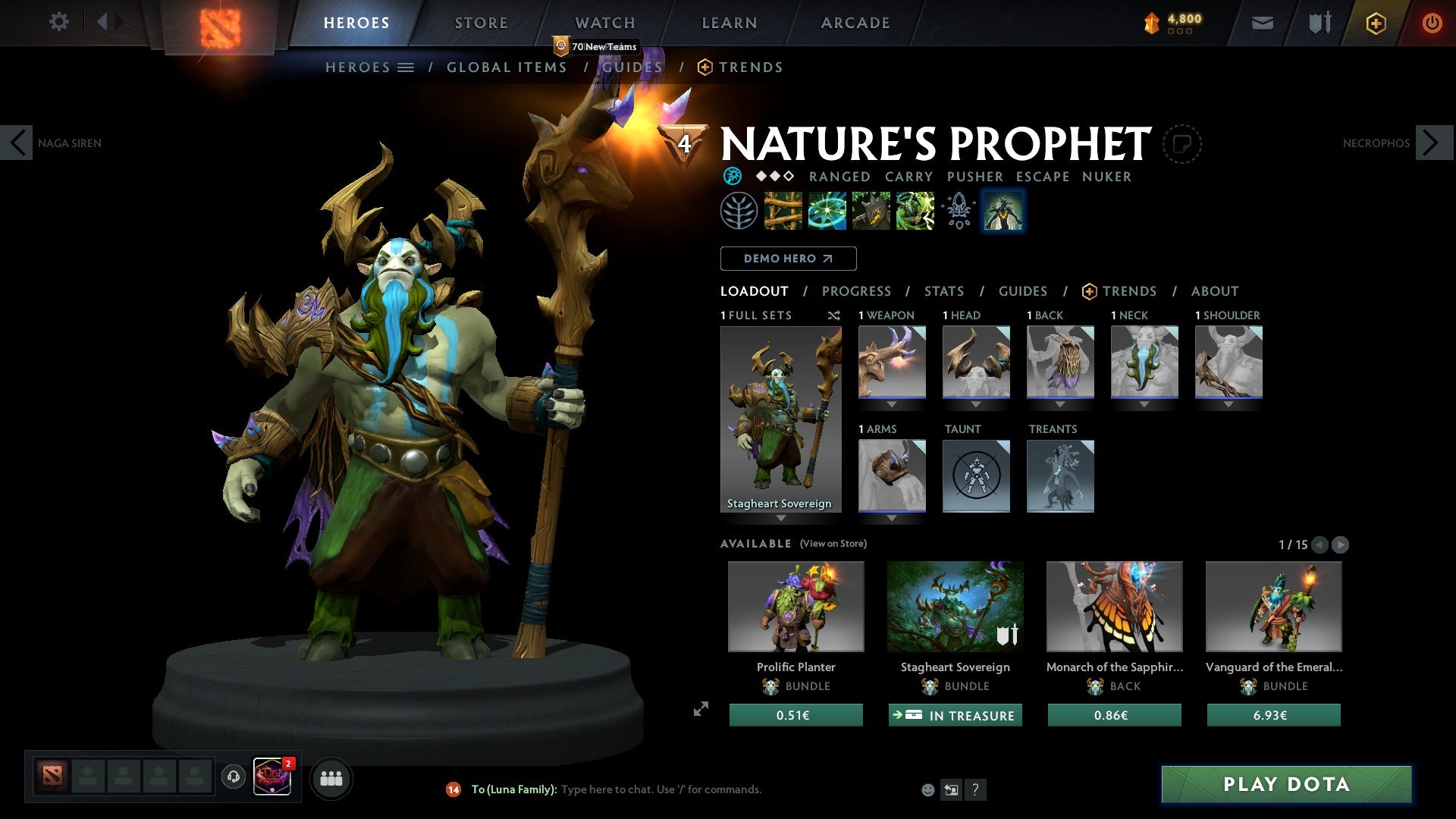
Task: Select the Persona portrait thumbnail
Action: (x=1003, y=212)
